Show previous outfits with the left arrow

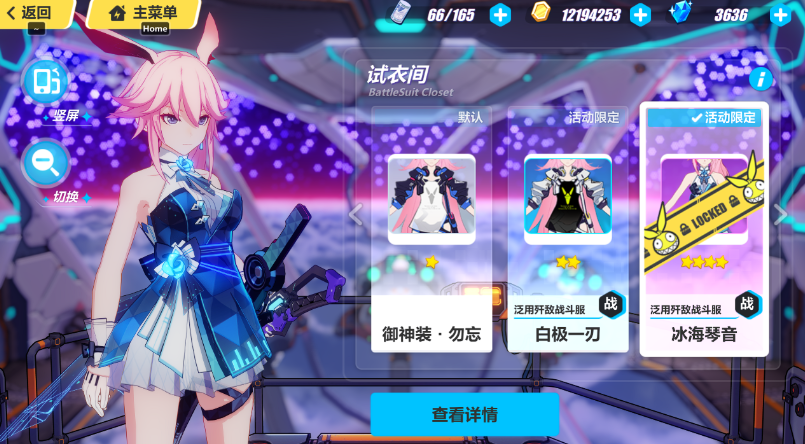pos(355,213)
